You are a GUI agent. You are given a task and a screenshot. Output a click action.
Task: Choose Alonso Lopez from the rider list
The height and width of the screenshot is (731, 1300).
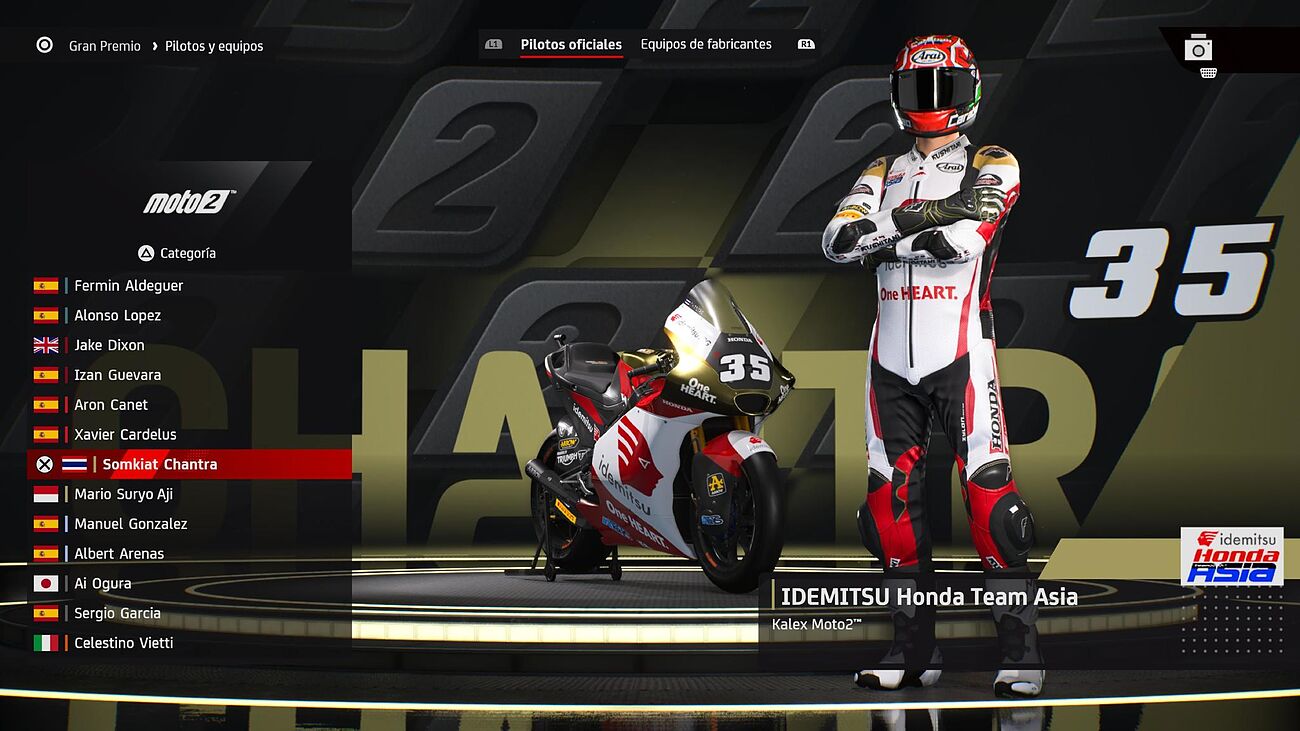tap(117, 316)
